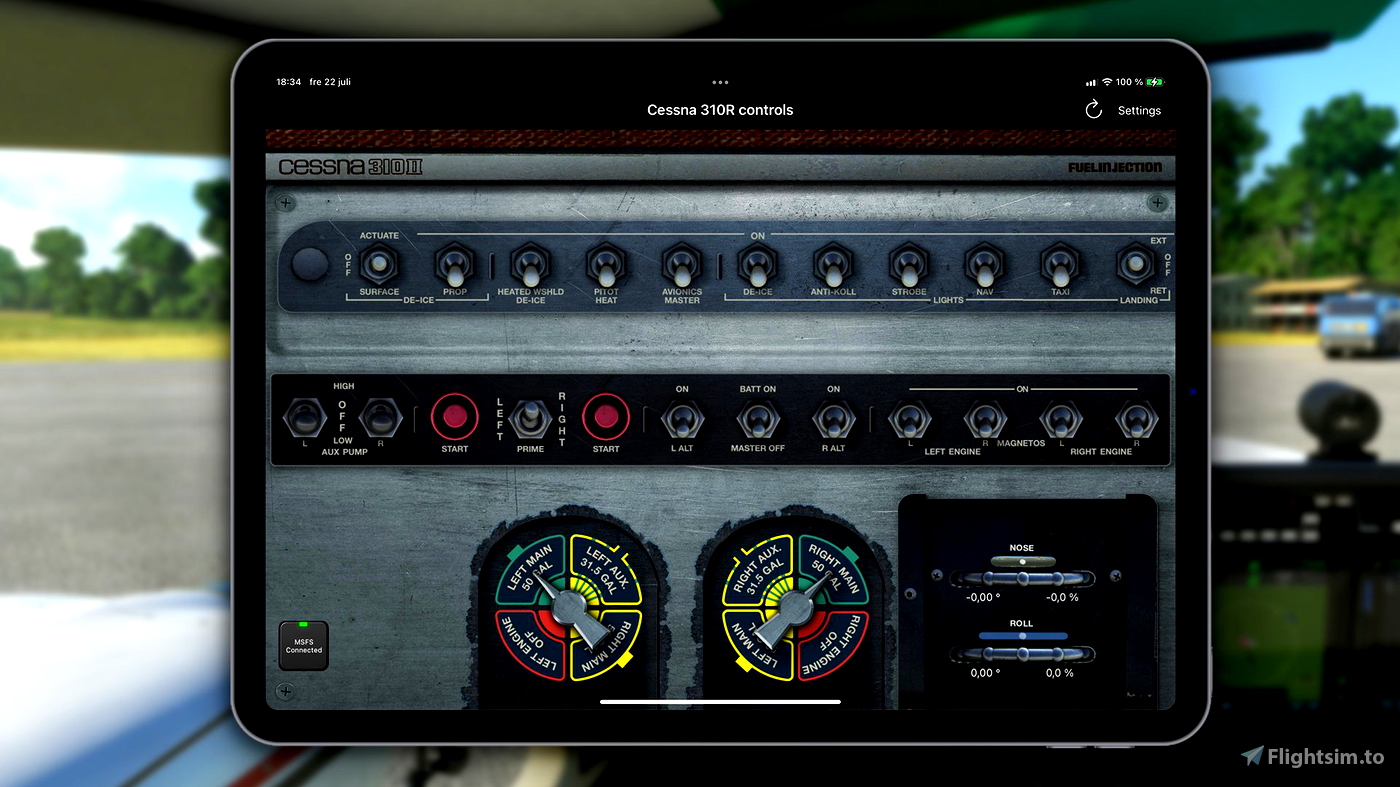The height and width of the screenshot is (787, 1400).
Task: Flip the Prop de-ice switch
Action: 455,265
